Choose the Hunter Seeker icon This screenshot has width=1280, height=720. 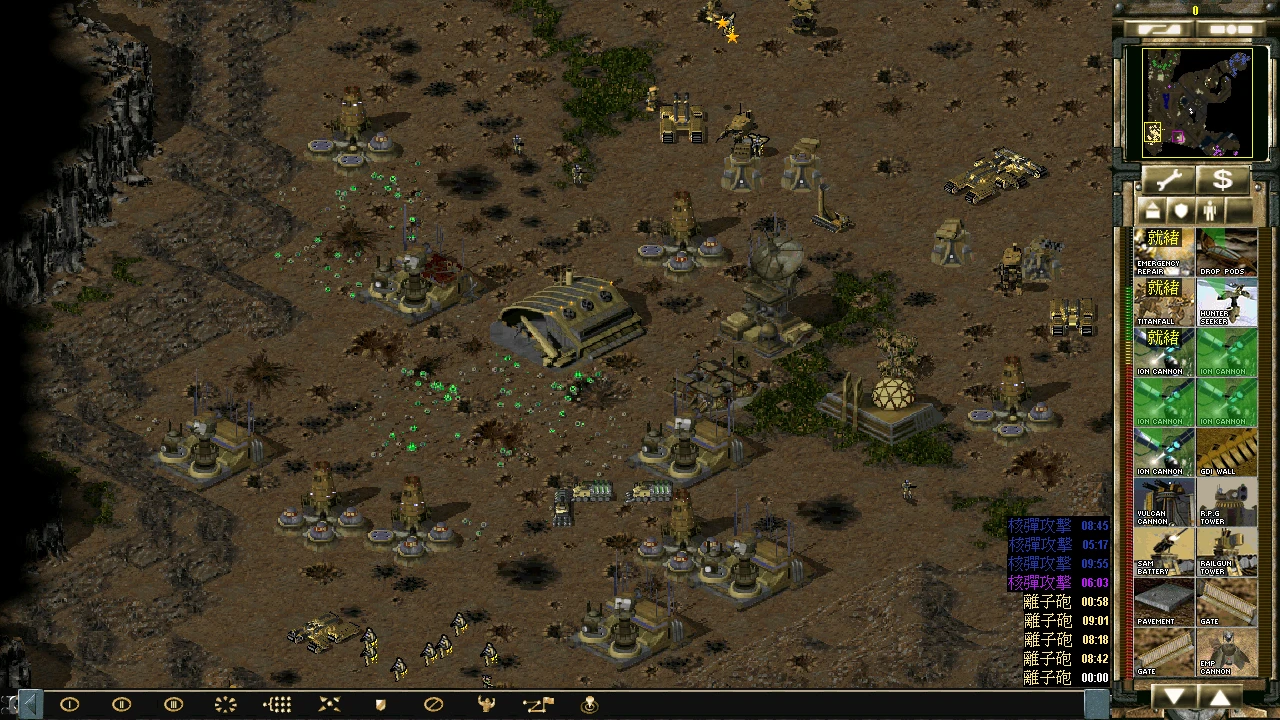(1227, 302)
